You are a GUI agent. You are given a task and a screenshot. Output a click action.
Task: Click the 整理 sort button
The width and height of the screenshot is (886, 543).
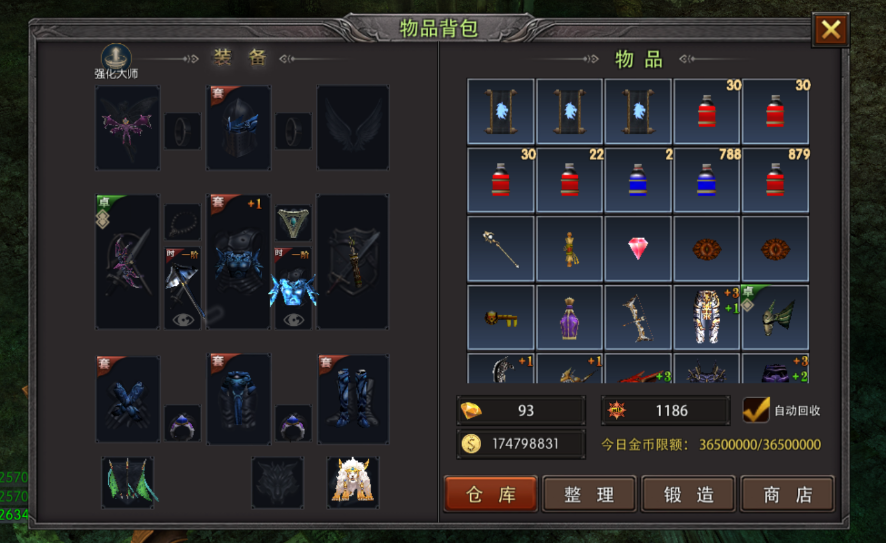(589, 493)
